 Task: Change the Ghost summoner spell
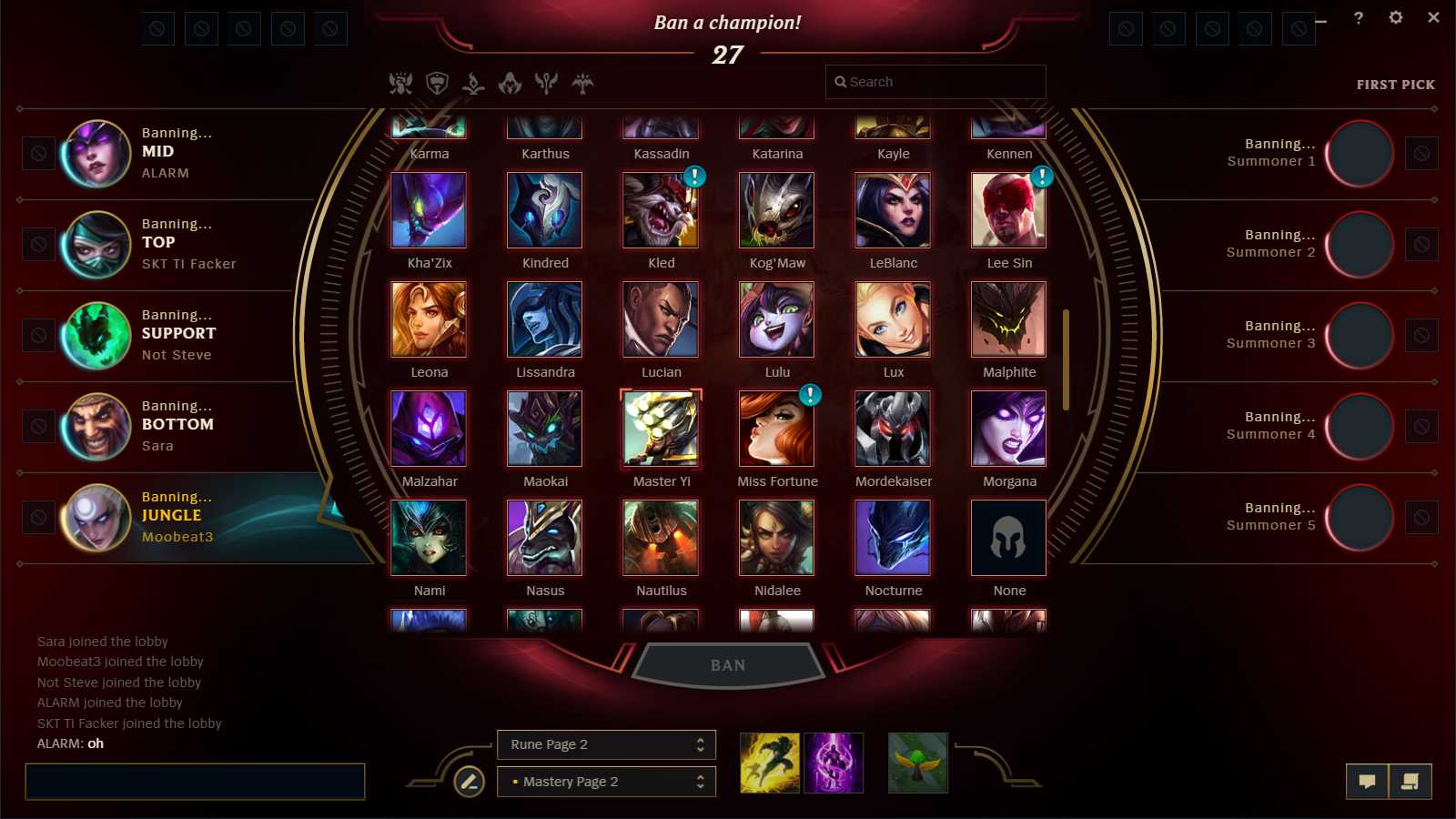[769, 762]
